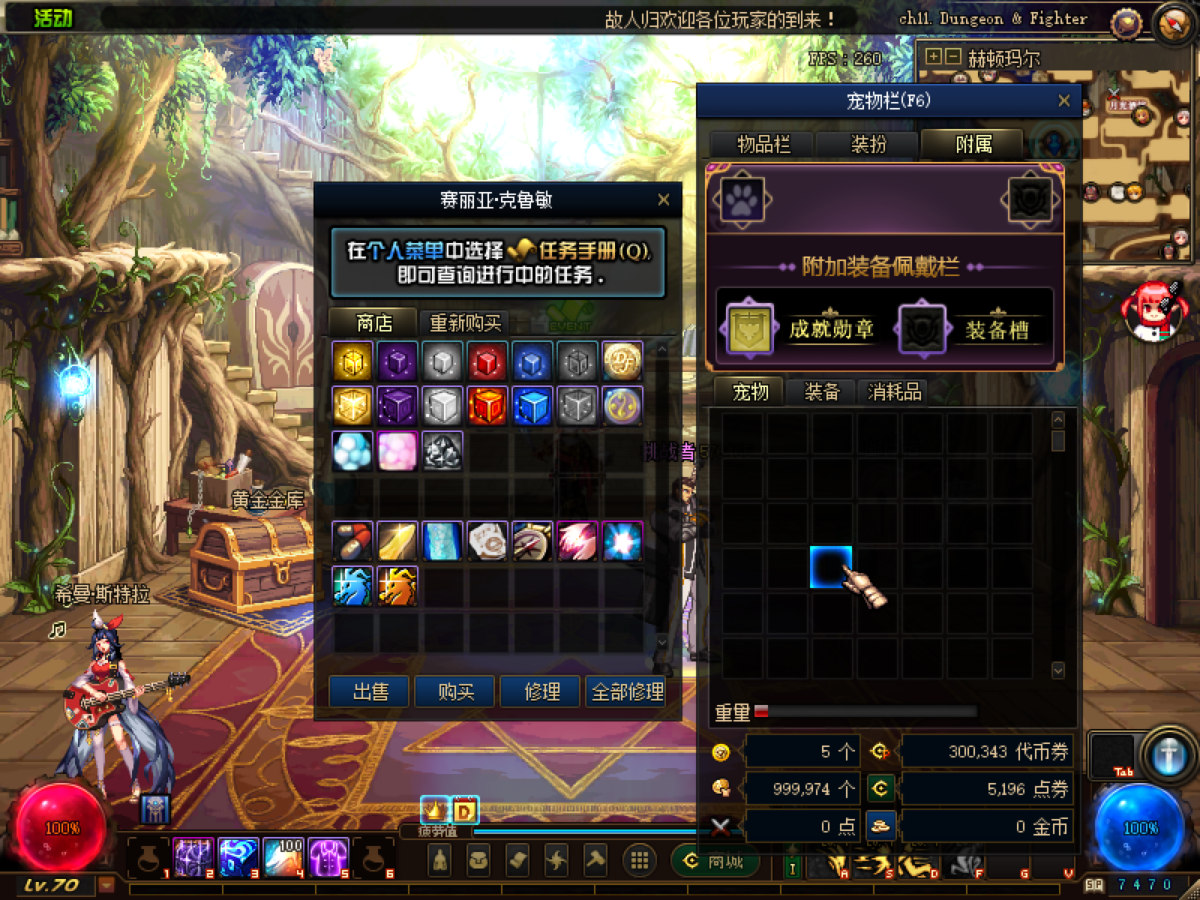Click the 出售 sell button
The image size is (1200, 900).
[370, 691]
